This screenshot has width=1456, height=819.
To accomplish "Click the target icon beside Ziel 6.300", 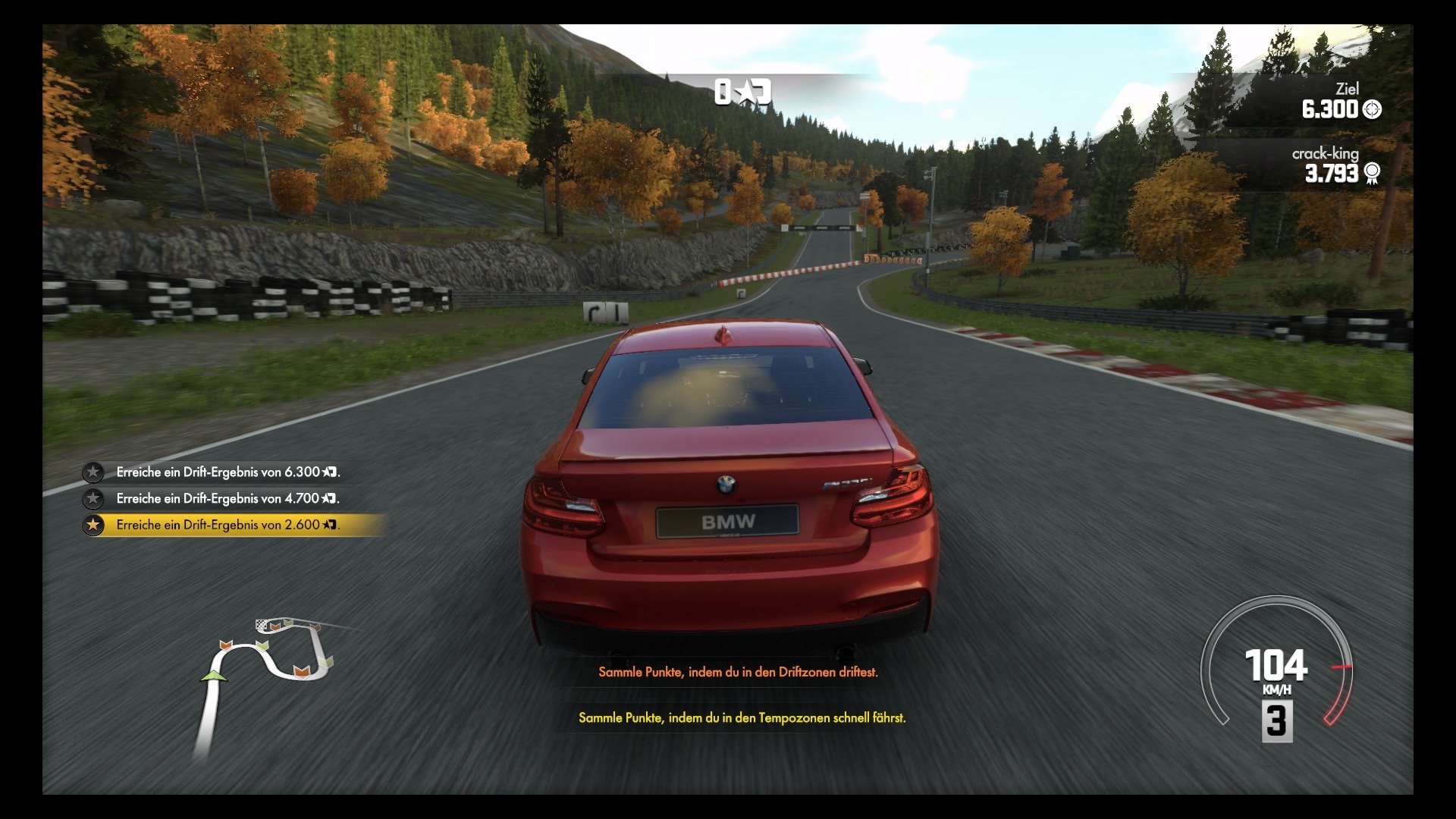I will [1372, 111].
